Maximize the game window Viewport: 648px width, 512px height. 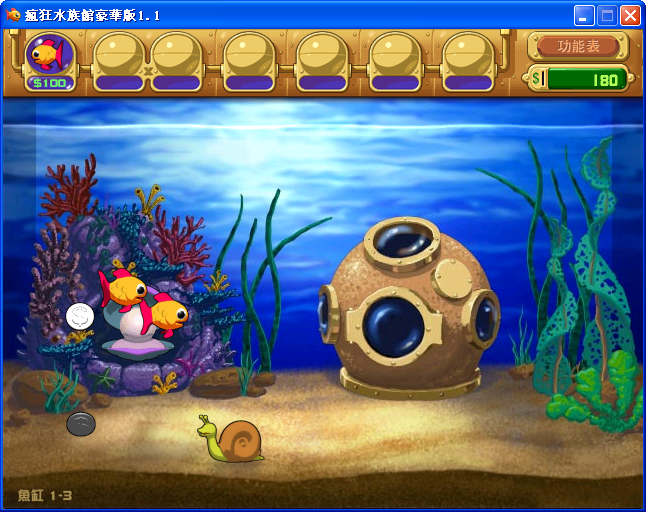pyautogui.click(x=607, y=15)
